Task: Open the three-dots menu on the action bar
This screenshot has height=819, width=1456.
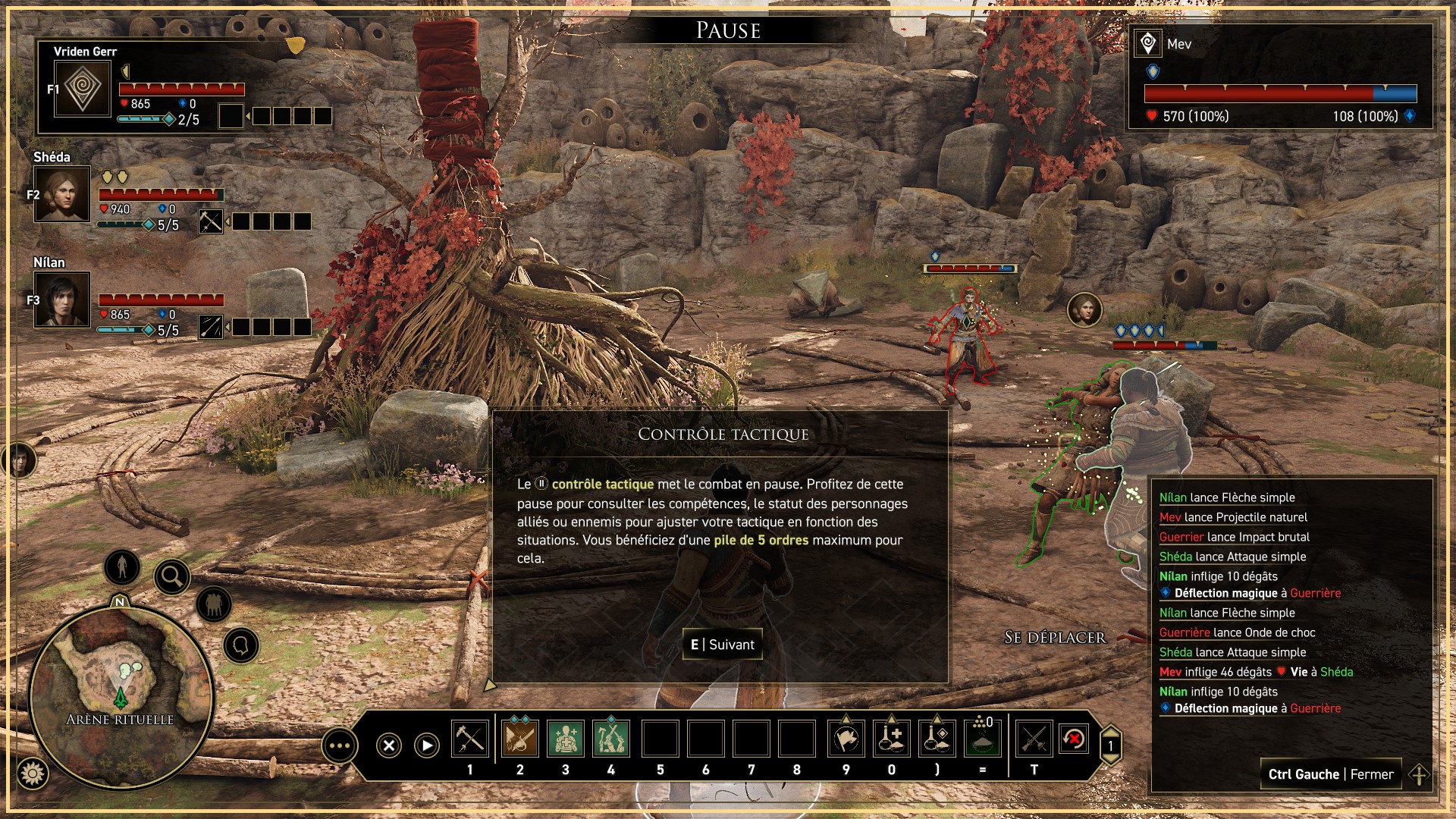Action: pyautogui.click(x=339, y=746)
